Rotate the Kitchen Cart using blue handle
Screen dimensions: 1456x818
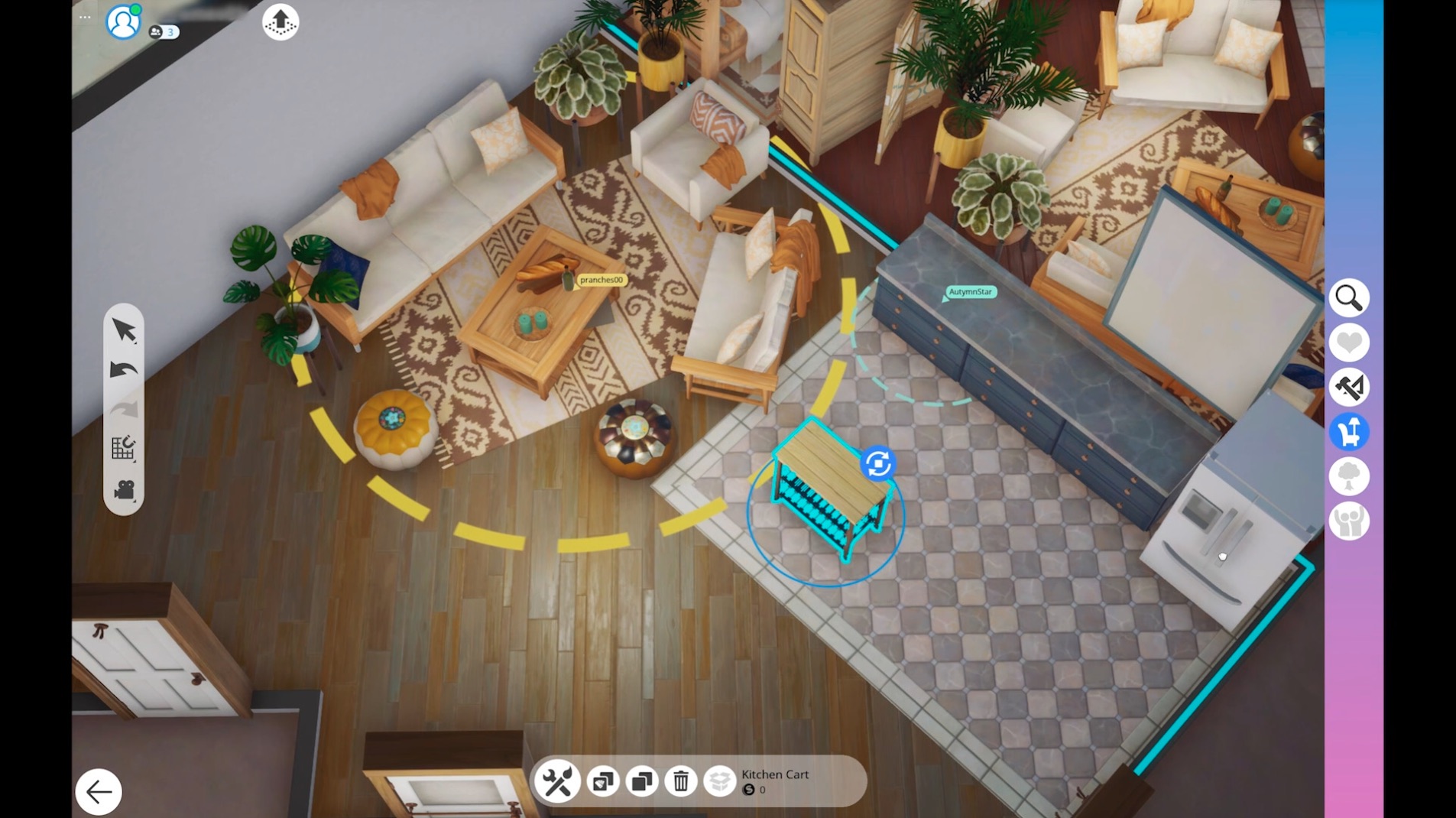click(877, 463)
